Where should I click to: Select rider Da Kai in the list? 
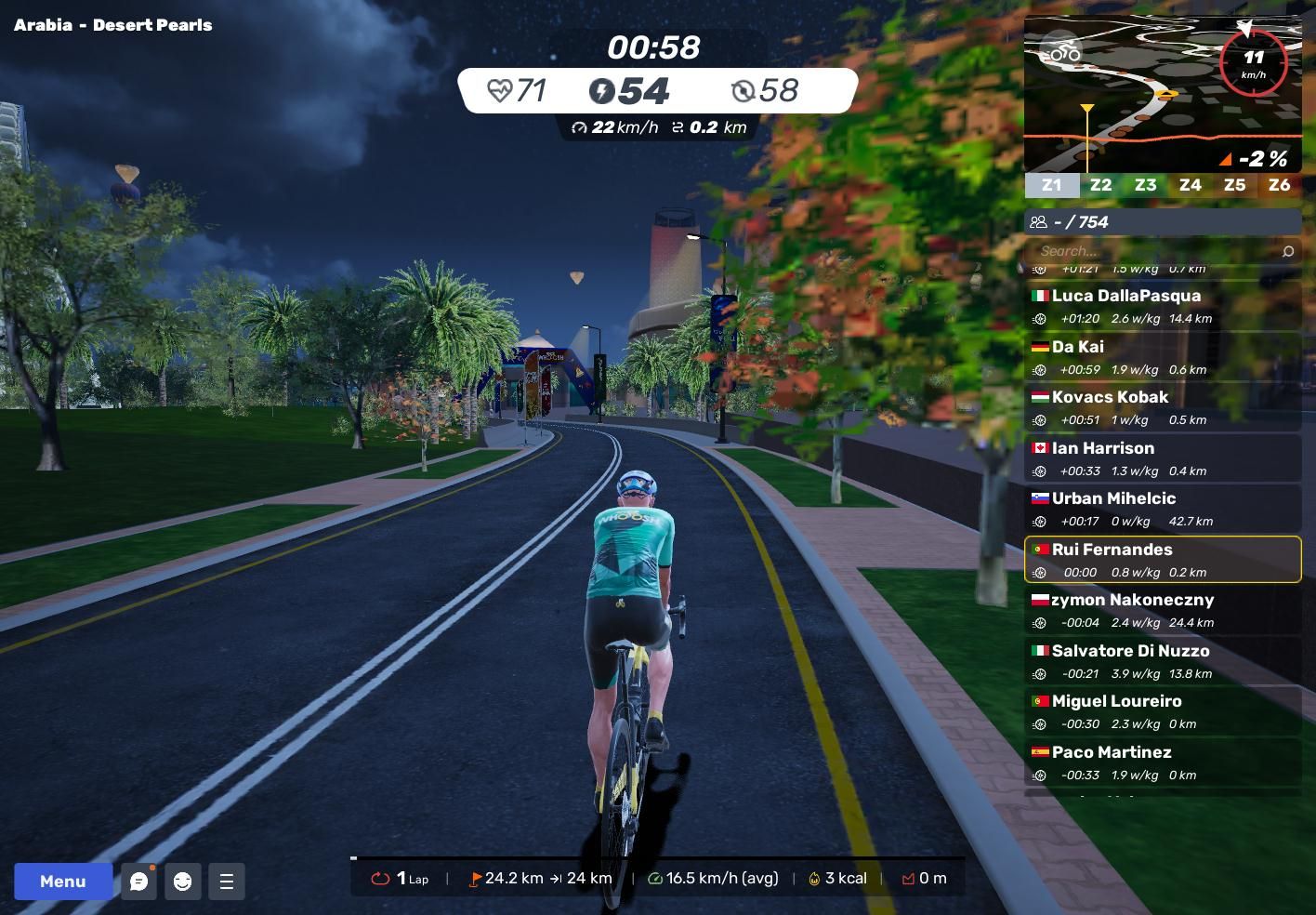click(x=1162, y=357)
